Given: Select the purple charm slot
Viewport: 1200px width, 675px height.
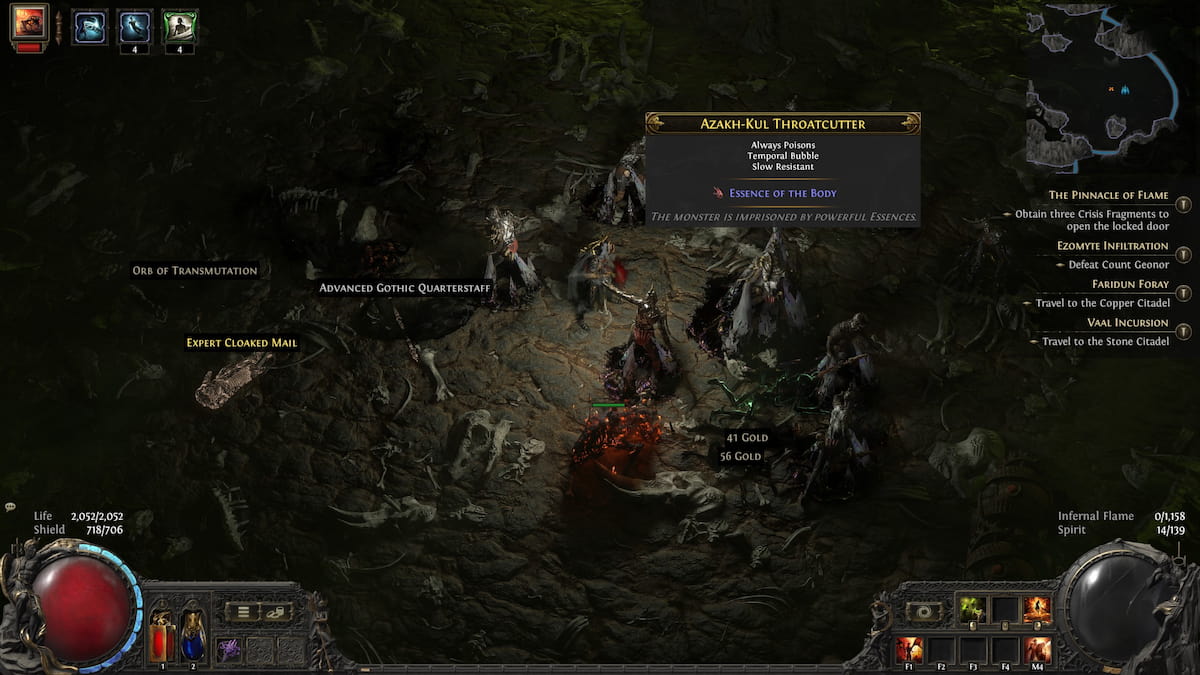Looking at the screenshot, I should 229,648.
